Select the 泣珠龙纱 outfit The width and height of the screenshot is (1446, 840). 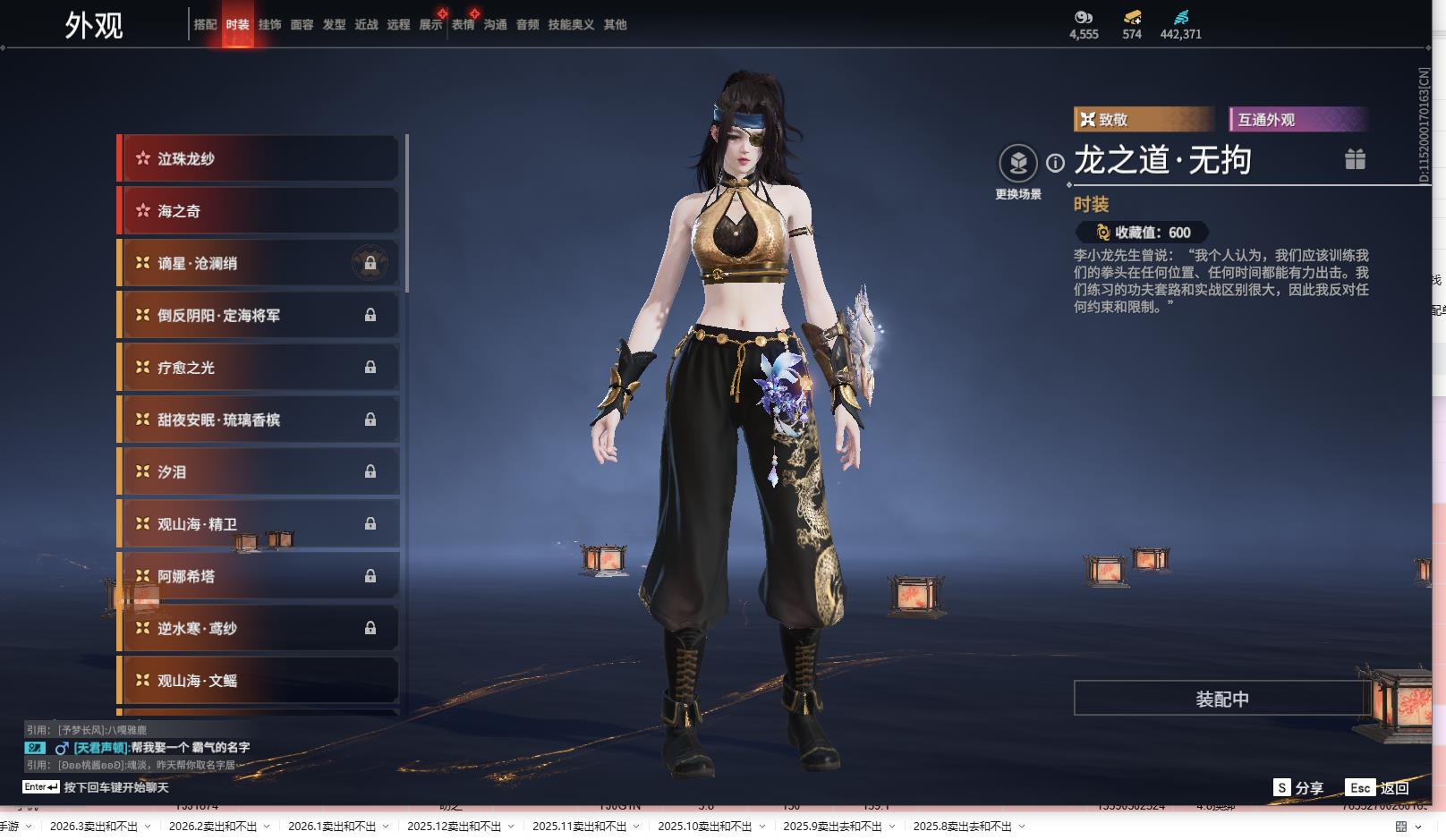coord(259,158)
